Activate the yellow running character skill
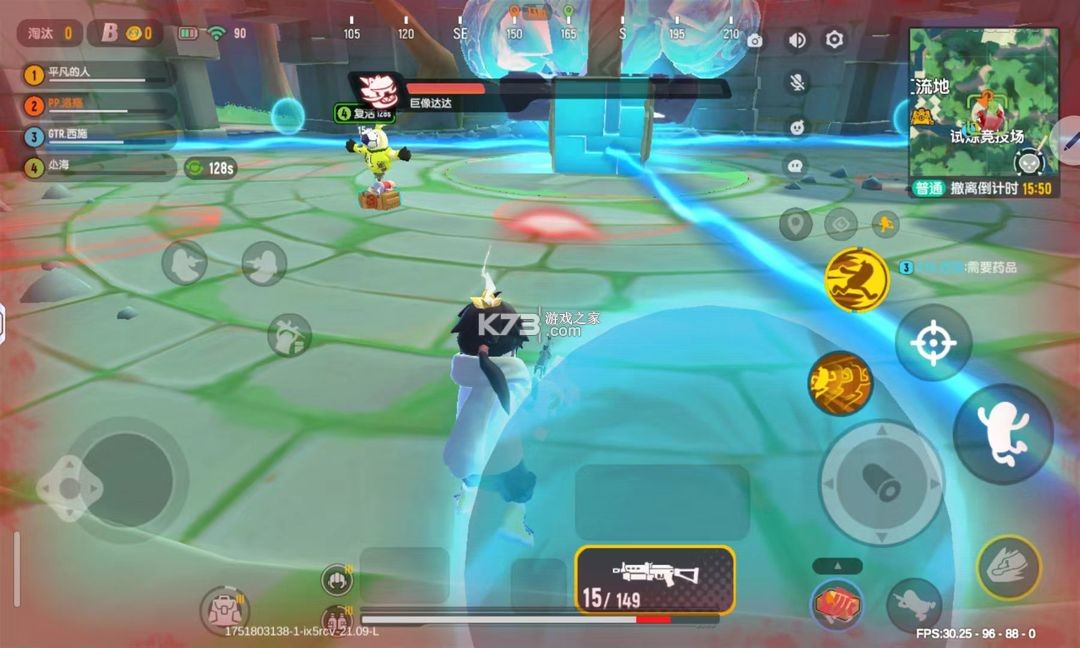 pos(857,279)
